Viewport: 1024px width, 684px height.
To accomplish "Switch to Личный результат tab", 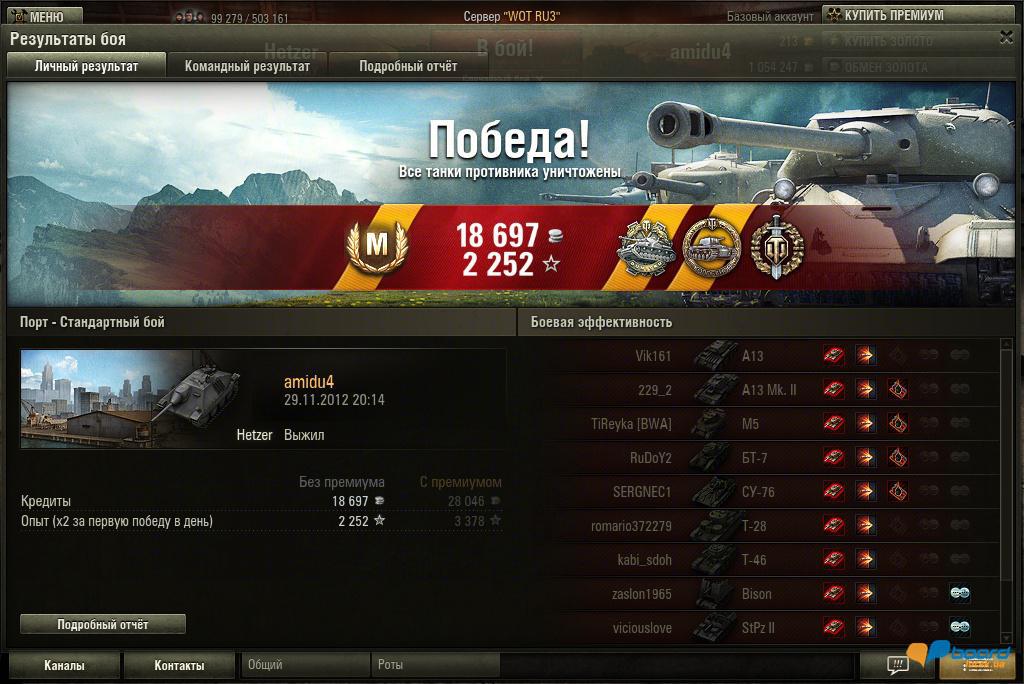I will pyautogui.click(x=86, y=66).
